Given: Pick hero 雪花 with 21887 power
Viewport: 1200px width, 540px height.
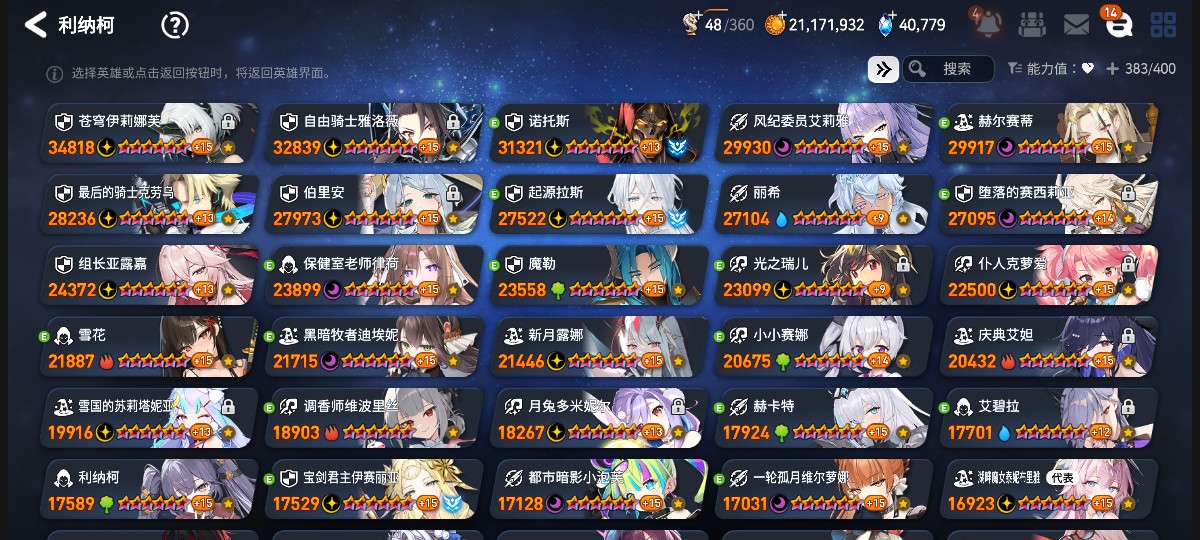Looking at the screenshot, I should [150, 347].
